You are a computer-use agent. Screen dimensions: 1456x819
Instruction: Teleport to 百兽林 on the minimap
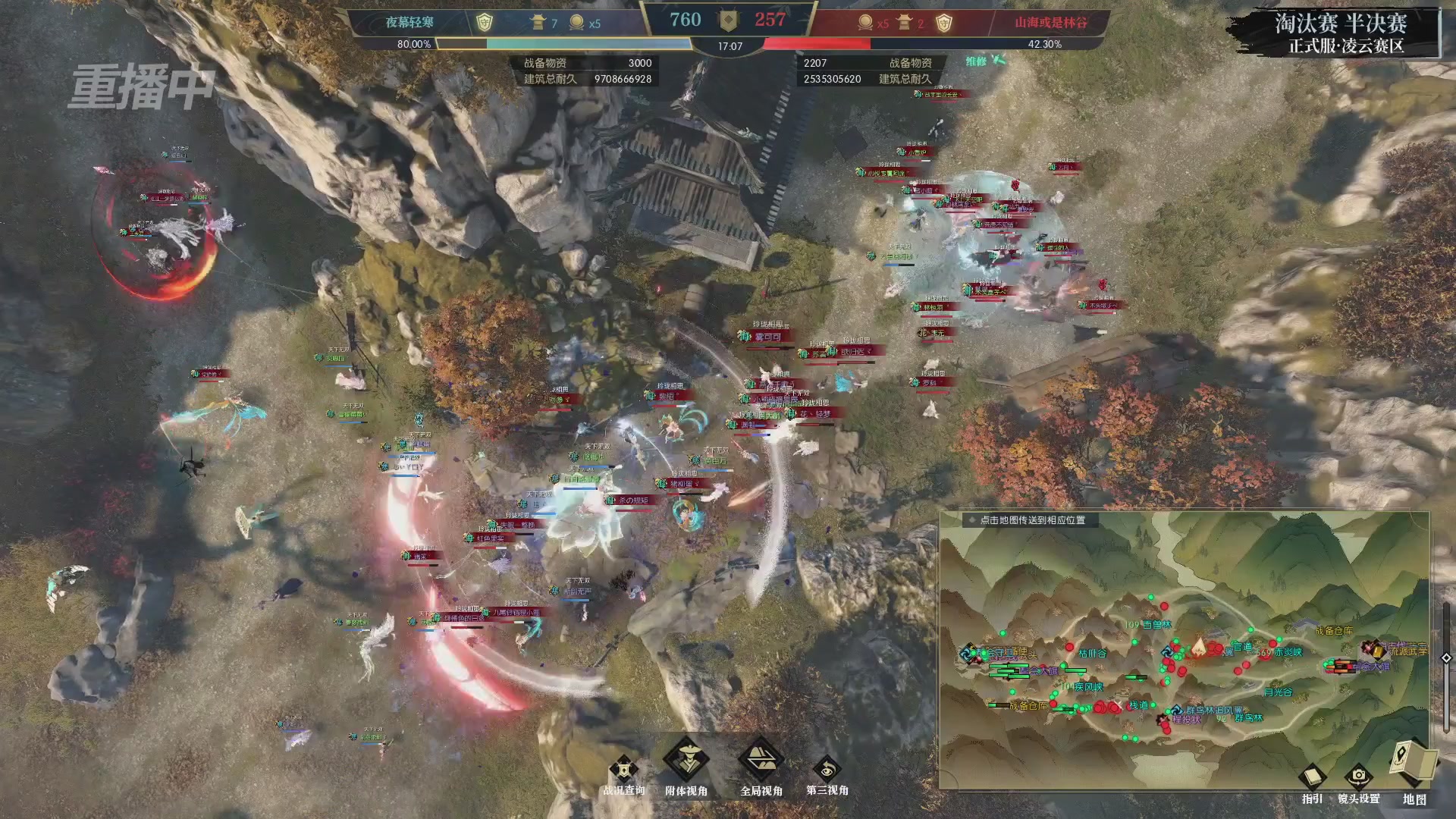point(1156,625)
